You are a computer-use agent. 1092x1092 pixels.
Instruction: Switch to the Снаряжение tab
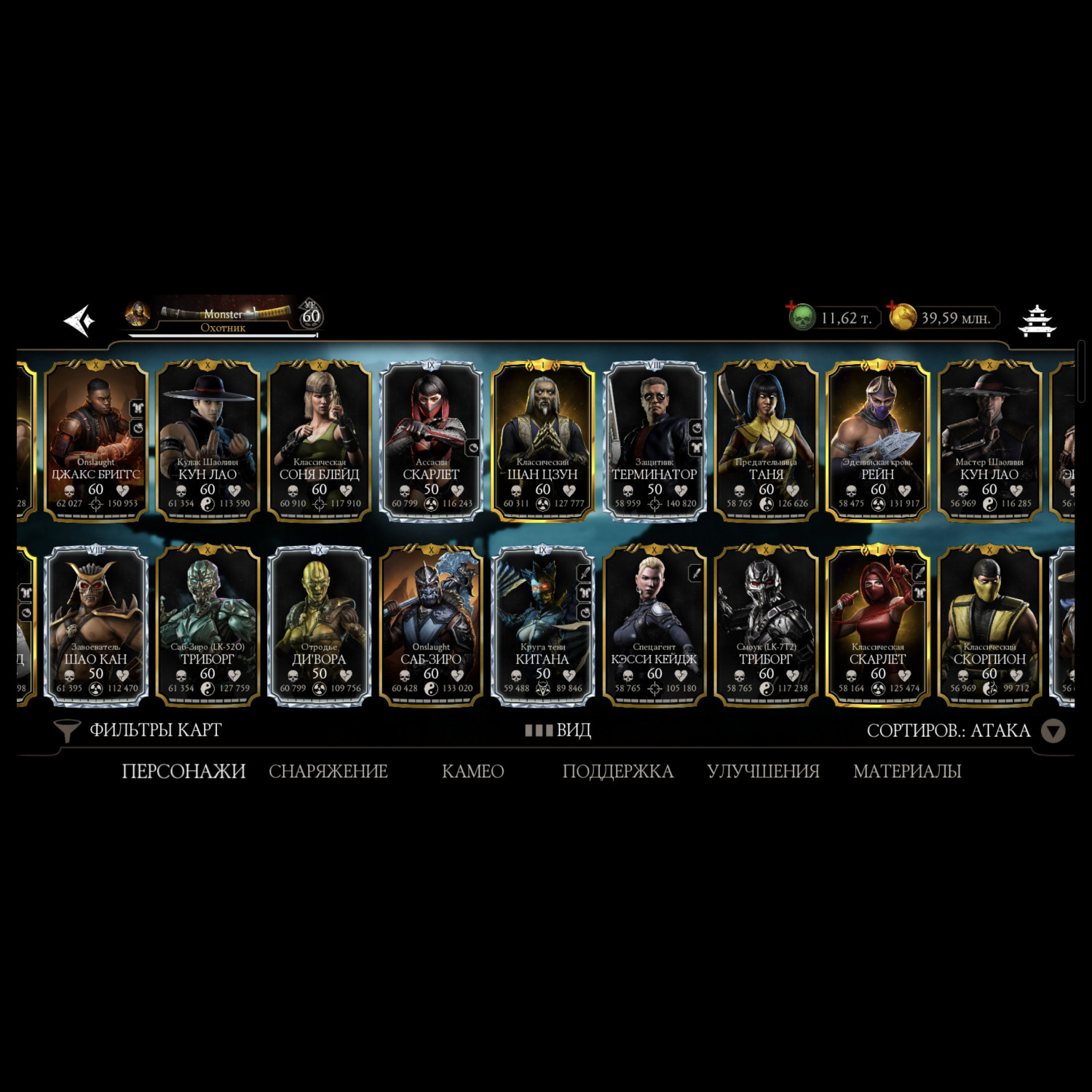328,771
